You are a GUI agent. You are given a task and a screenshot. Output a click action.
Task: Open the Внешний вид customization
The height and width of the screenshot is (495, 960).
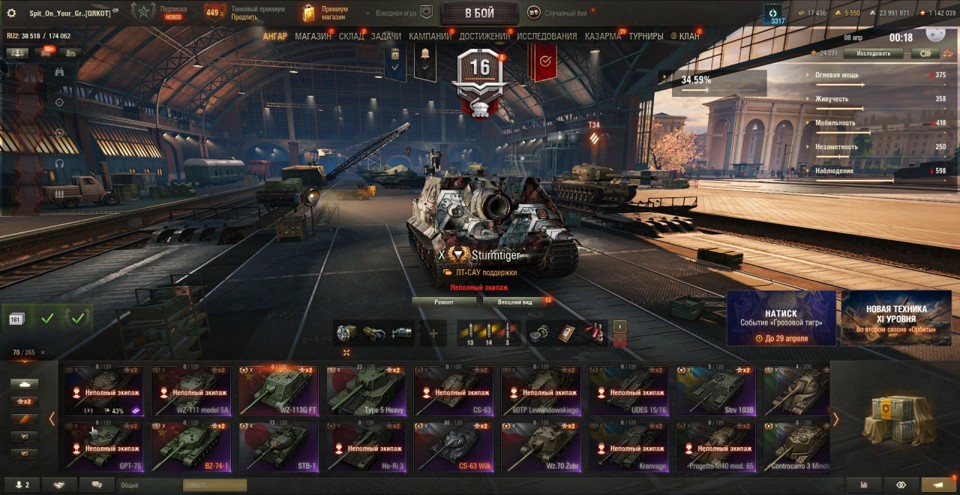(x=515, y=300)
